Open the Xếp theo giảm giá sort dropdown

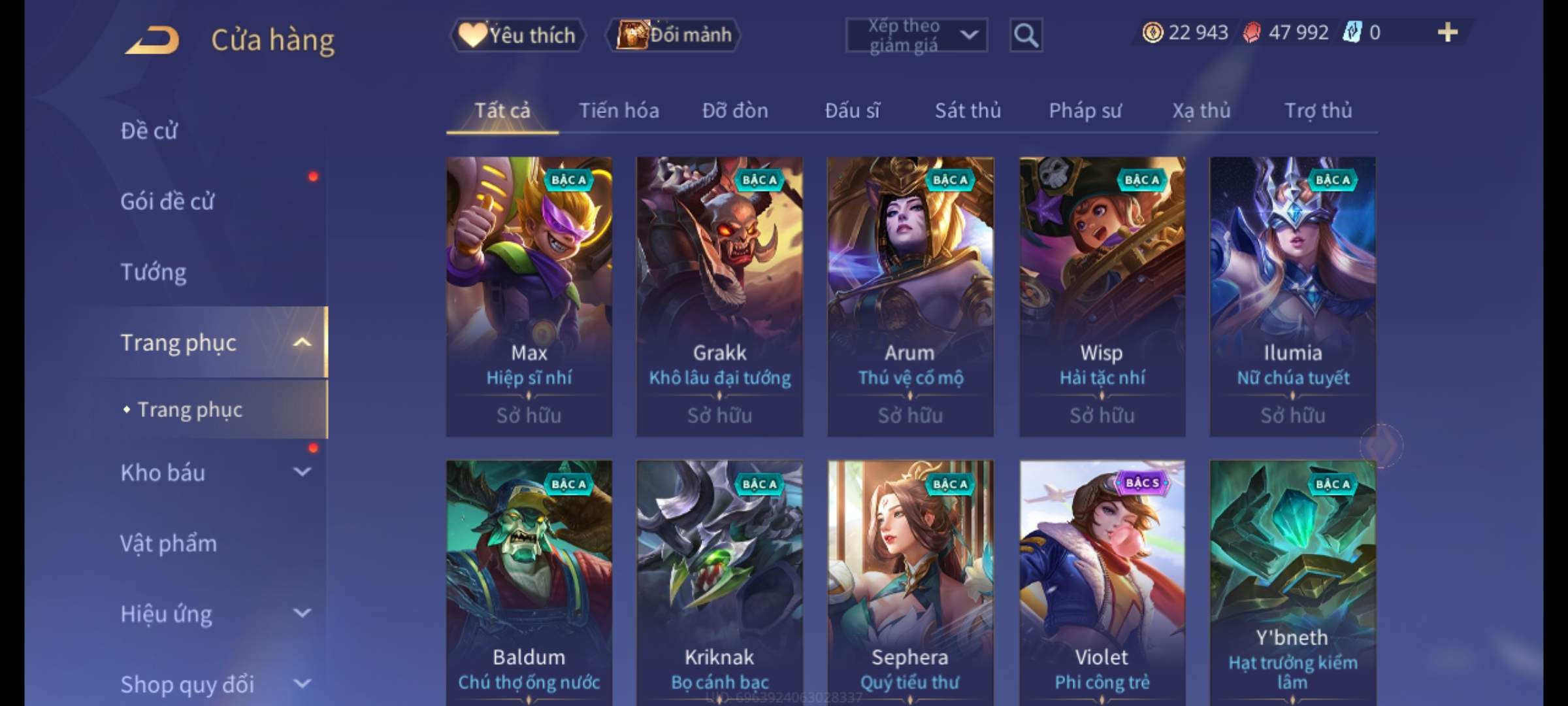click(916, 35)
